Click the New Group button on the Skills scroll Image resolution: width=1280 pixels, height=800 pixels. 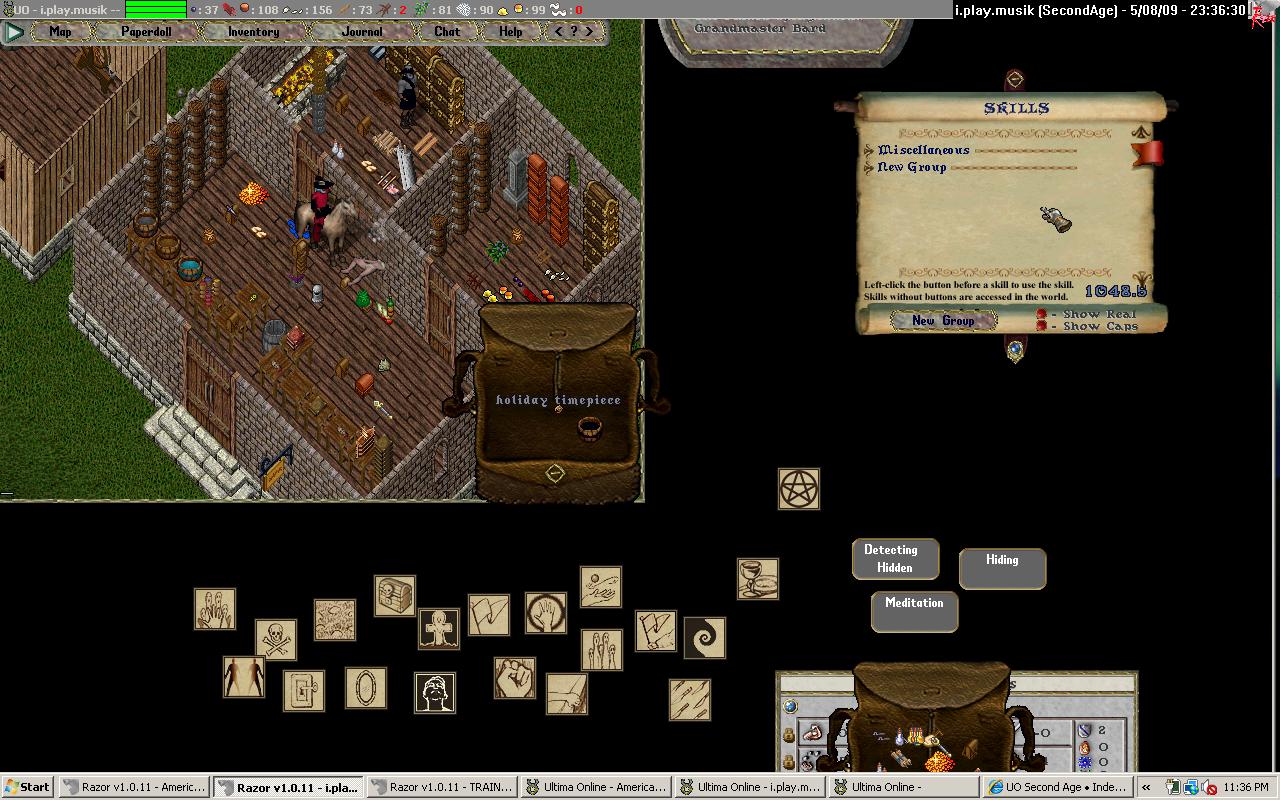(943, 320)
